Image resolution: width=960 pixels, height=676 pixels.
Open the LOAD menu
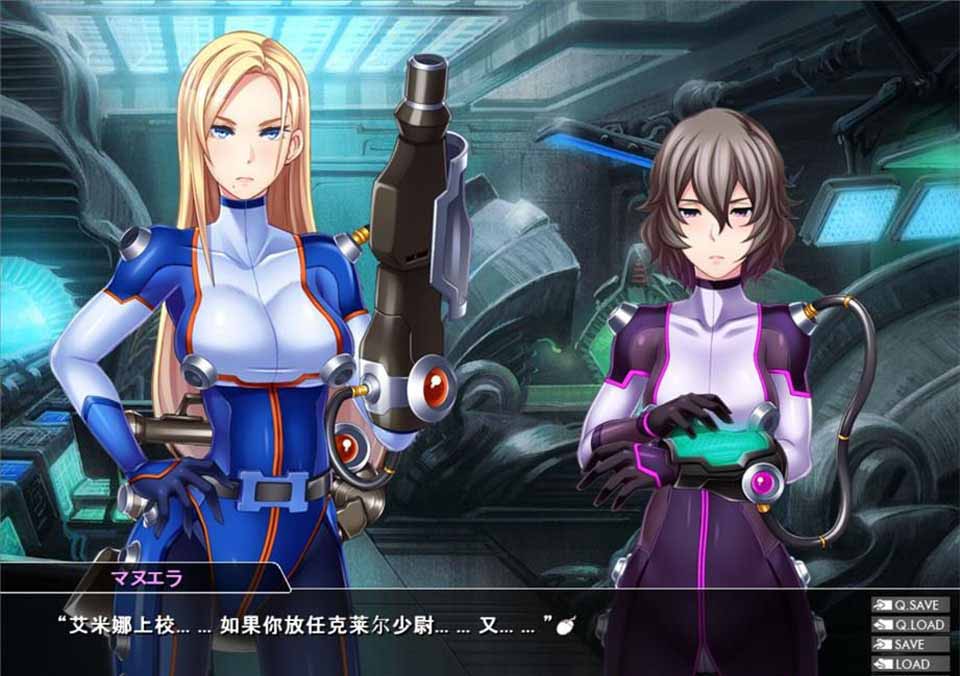[910, 664]
